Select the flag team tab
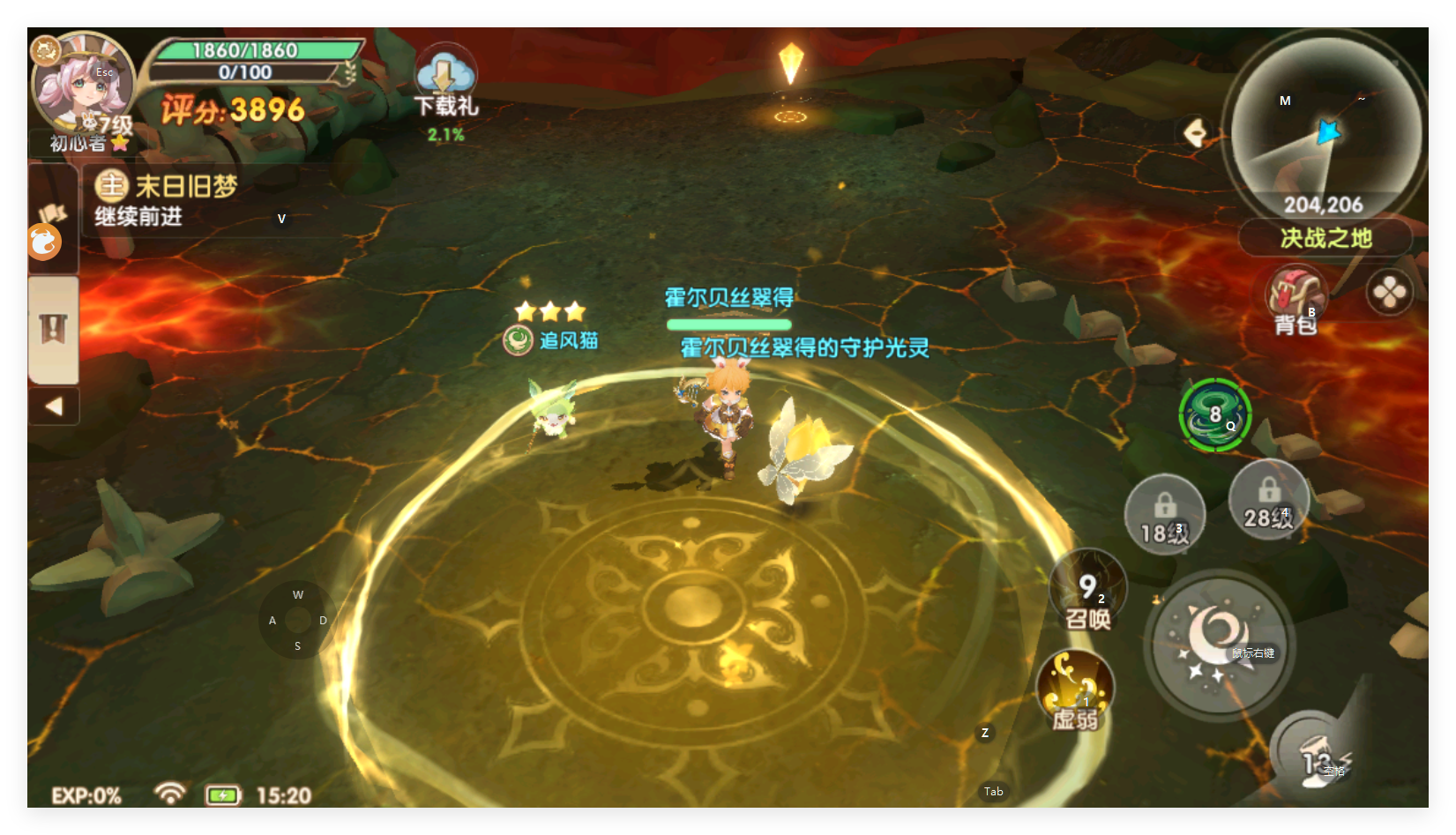 tap(53, 212)
